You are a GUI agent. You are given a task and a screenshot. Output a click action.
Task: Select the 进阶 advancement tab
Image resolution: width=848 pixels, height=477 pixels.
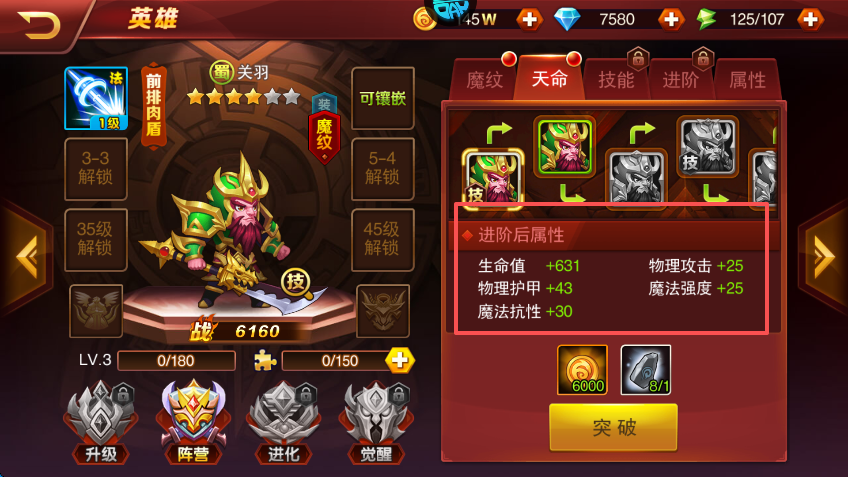(681, 80)
